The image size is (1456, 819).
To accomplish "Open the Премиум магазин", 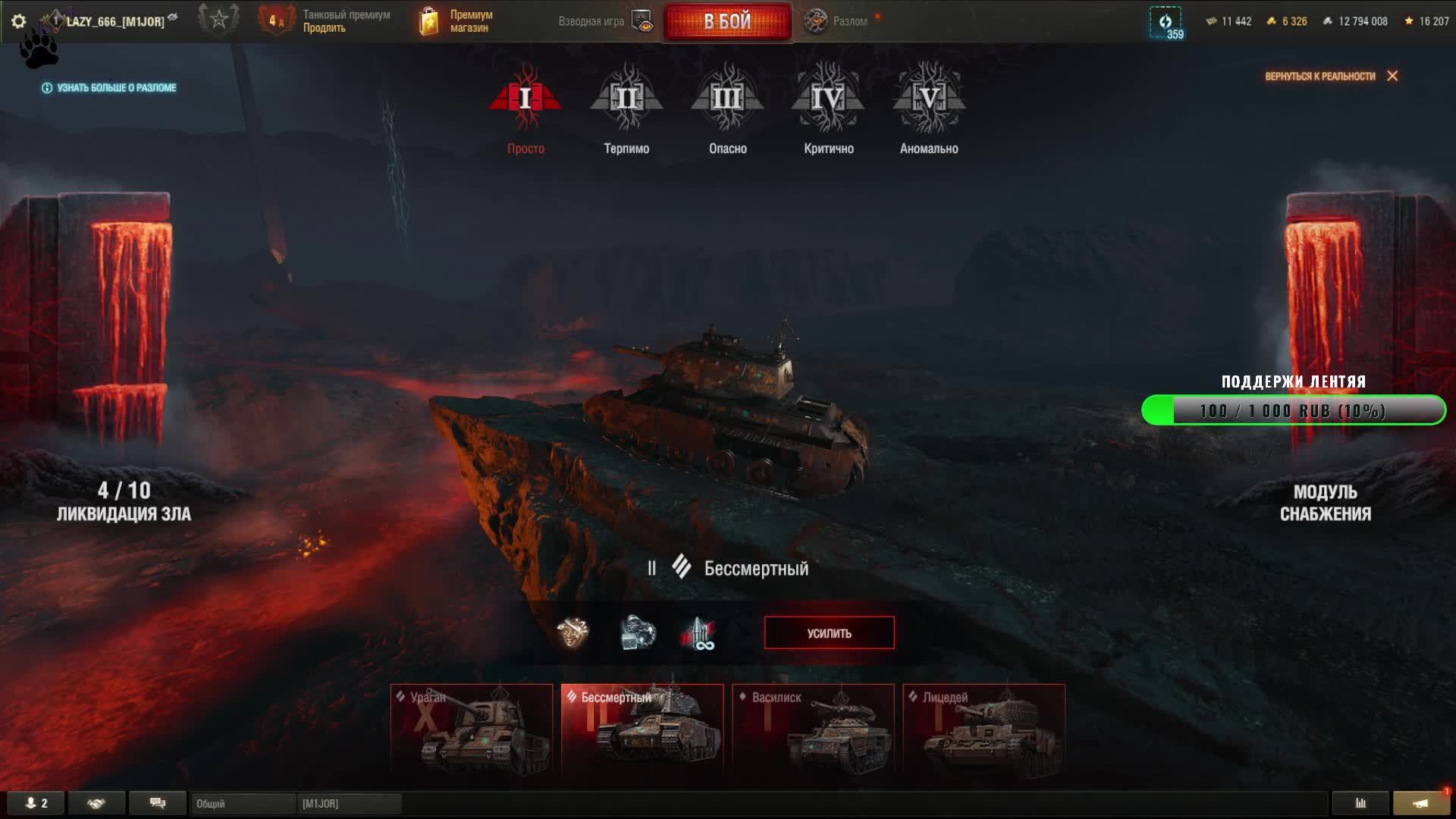I will tap(457, 21).
